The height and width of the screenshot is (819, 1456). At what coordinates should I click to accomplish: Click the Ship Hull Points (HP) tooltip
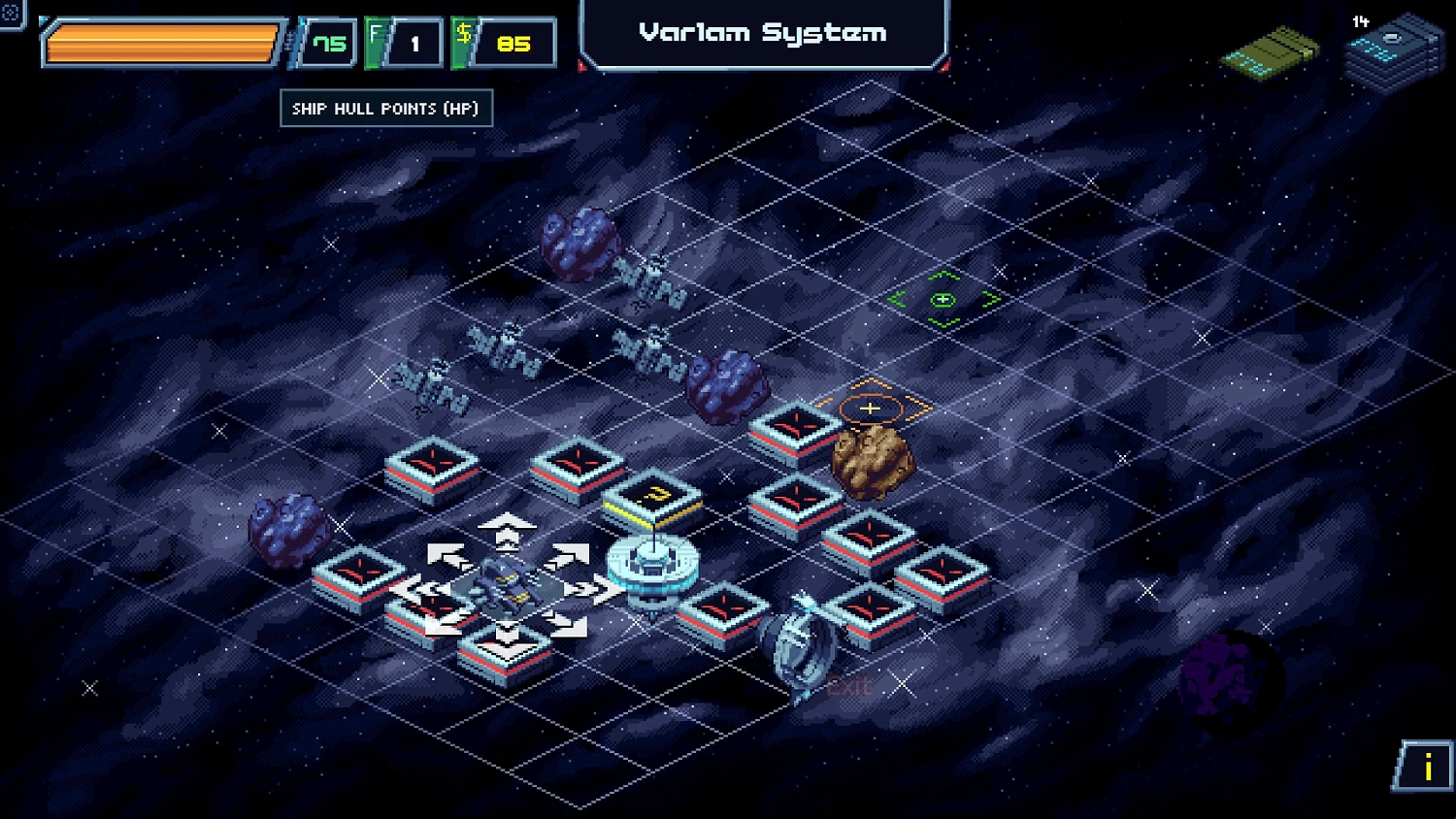pyautogui.click(x=385, y=109)
